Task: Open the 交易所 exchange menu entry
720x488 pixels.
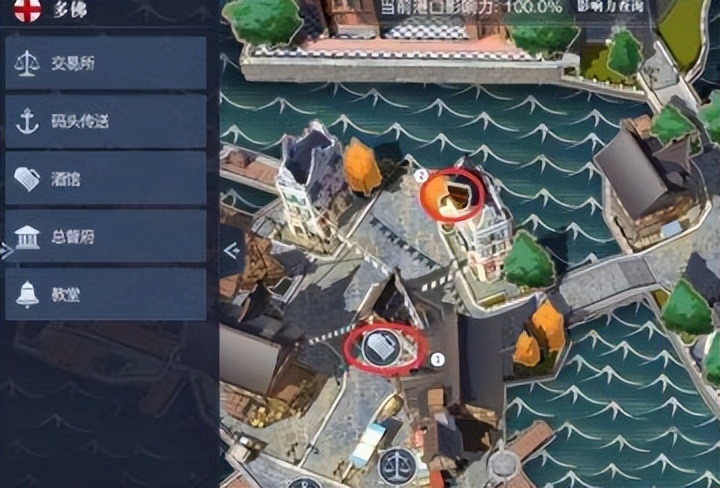Action: (x=105, y=64)
